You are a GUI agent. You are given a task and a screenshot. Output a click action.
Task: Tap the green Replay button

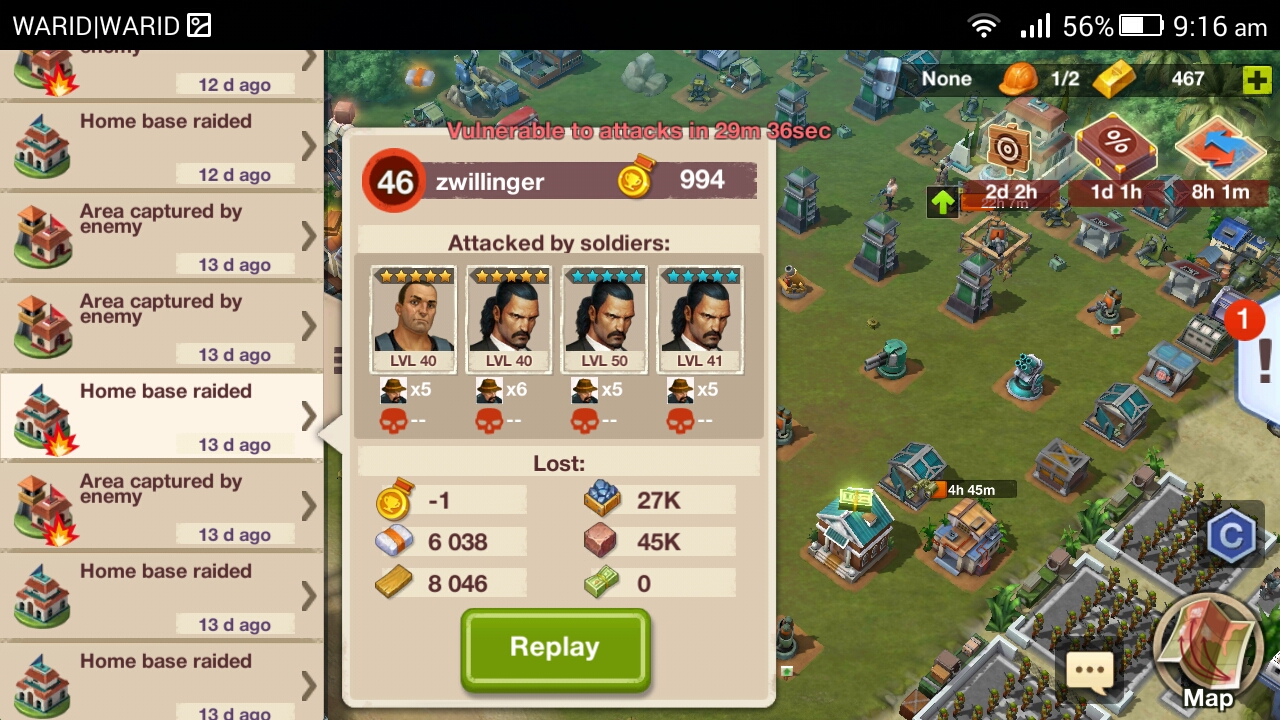click(x=555, y=648)
